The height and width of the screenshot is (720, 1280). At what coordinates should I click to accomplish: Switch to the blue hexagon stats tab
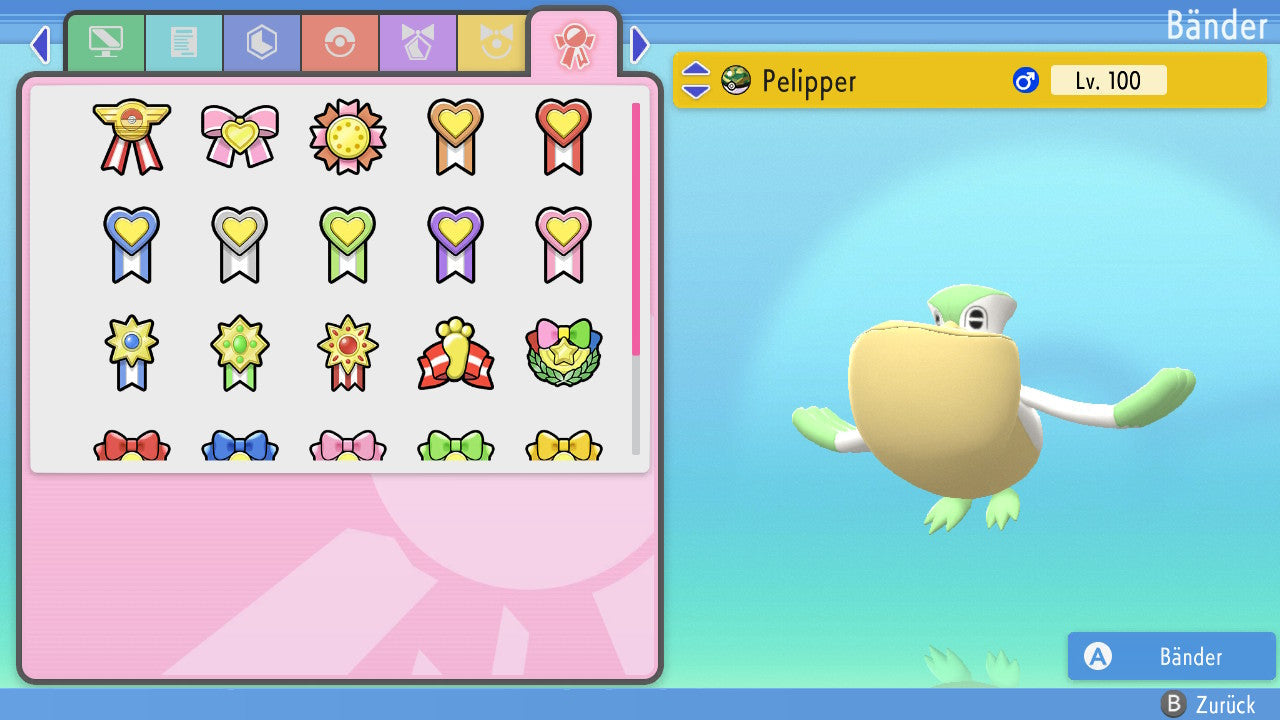click(x=262, y=43)
